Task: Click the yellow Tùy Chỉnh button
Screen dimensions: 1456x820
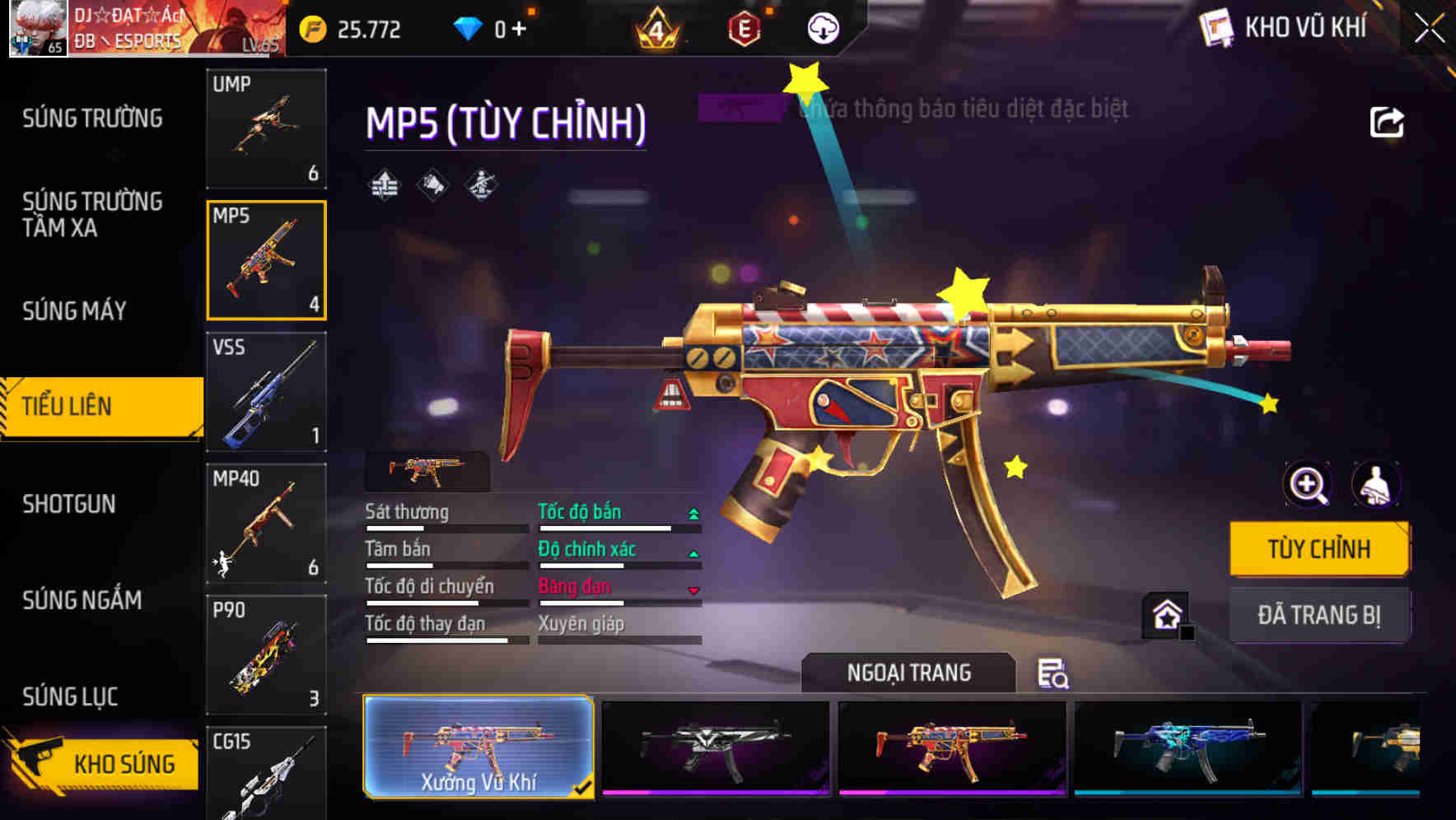Action: coord(1318,549)
